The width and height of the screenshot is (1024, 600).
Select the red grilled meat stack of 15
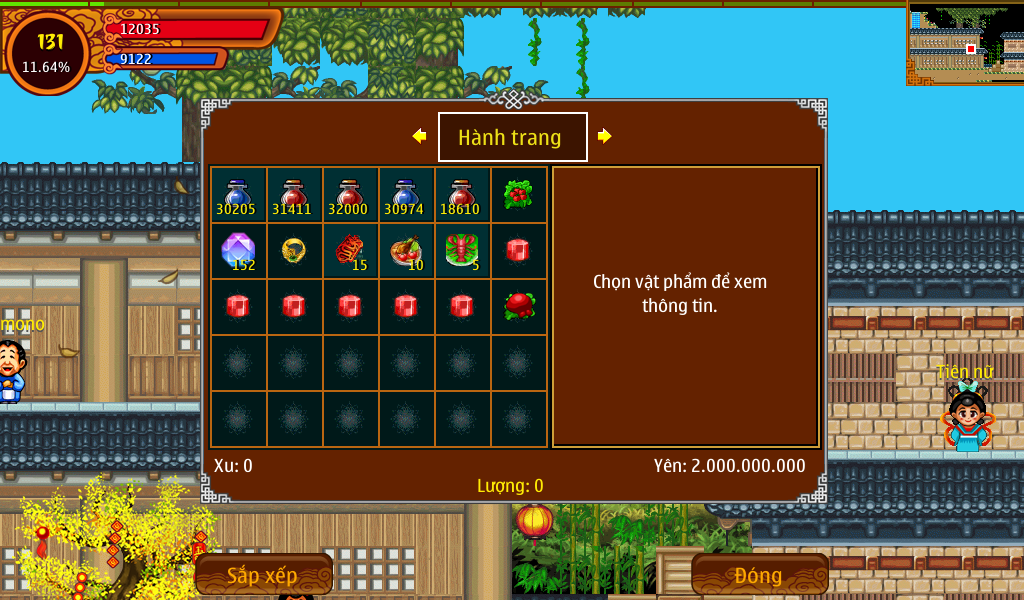[350, 250]
